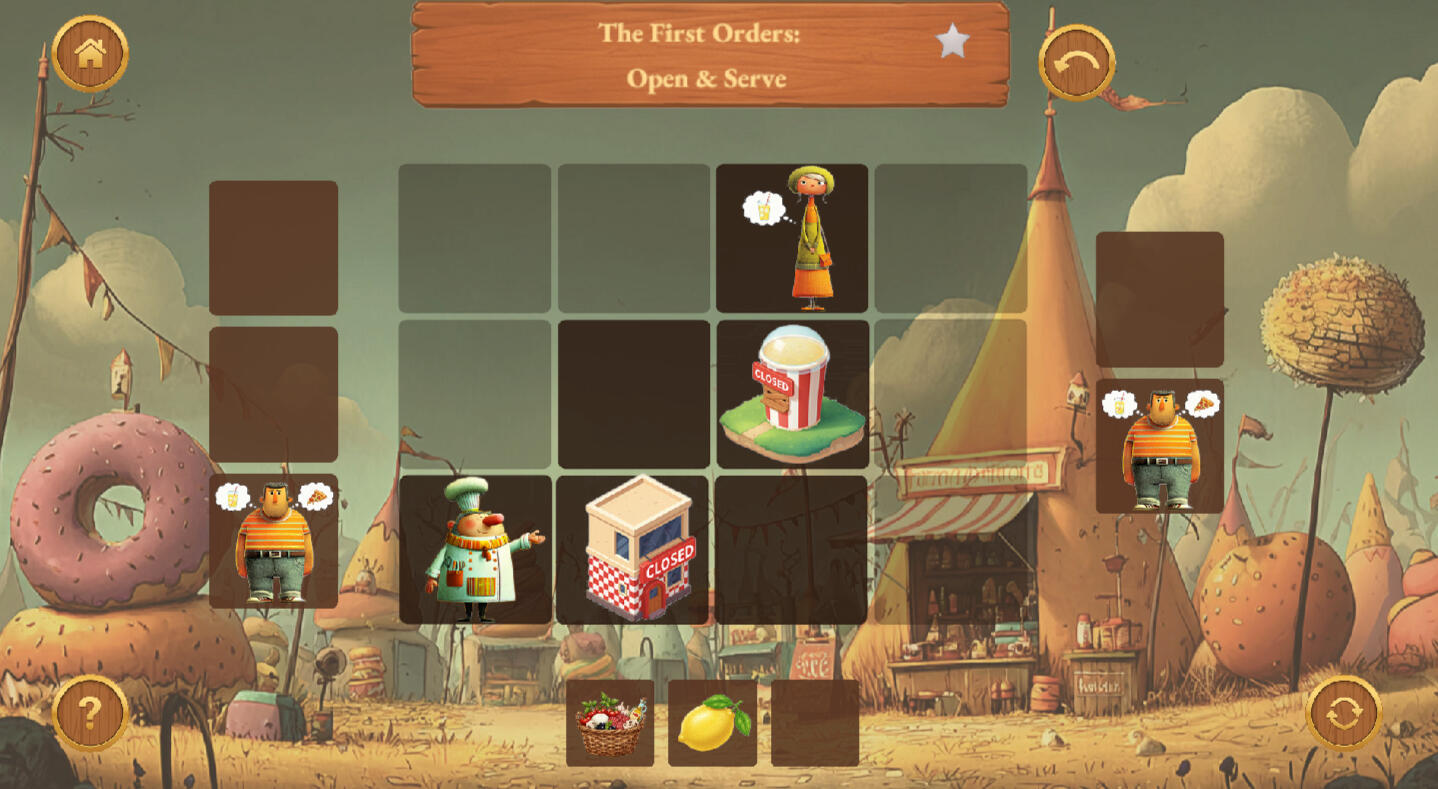Click the closed pizza restaurant tile
The width and height of the screenshot is (1438, 789).
pos(634,550)
